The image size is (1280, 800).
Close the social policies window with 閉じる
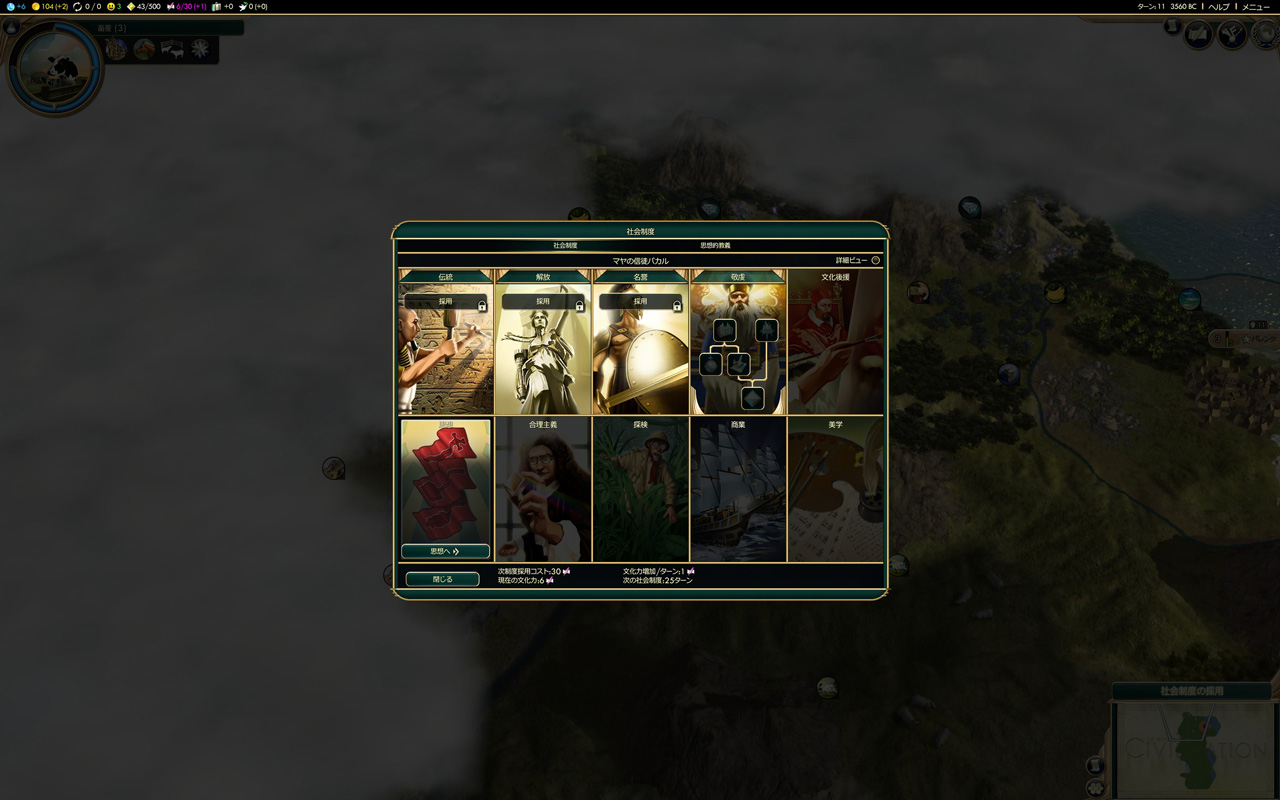click(442, 579)
